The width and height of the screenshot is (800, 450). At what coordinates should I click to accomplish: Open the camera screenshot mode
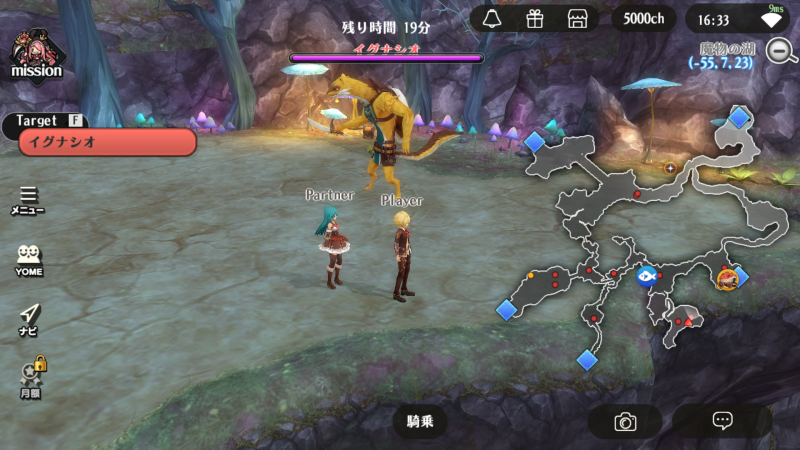click(x=625, y=421)
